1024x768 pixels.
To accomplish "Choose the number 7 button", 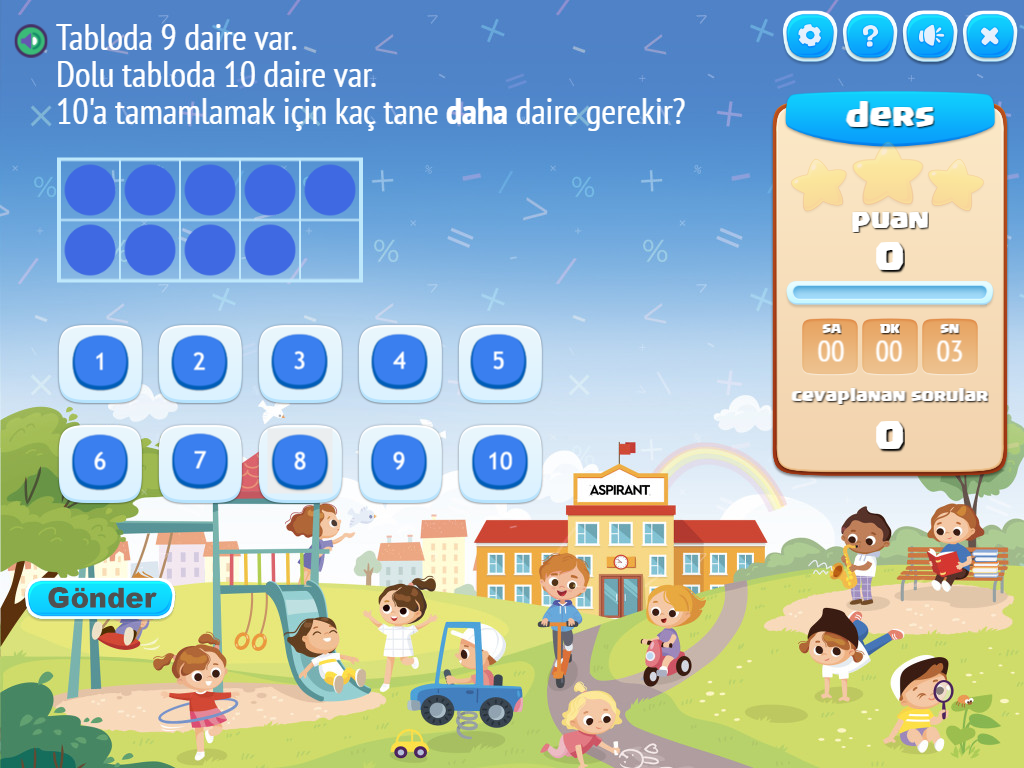I will (x=200, y=462).
